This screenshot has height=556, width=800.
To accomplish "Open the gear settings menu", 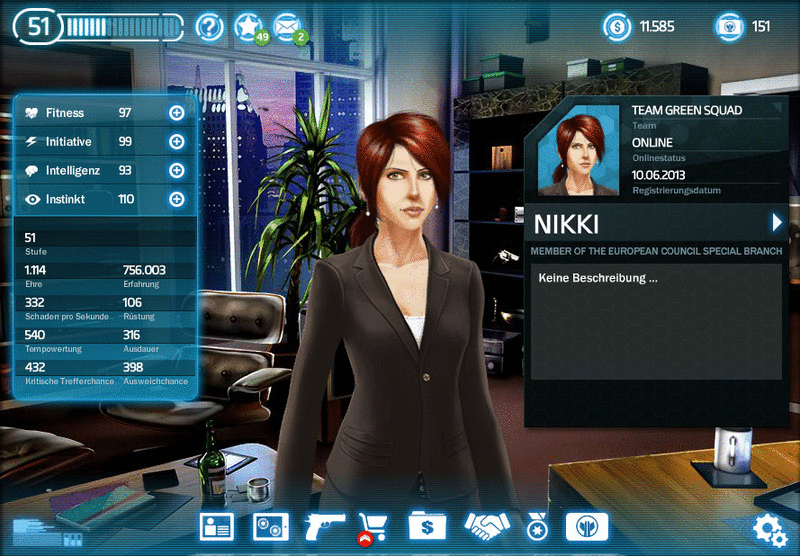I will (x=770, y=528).
